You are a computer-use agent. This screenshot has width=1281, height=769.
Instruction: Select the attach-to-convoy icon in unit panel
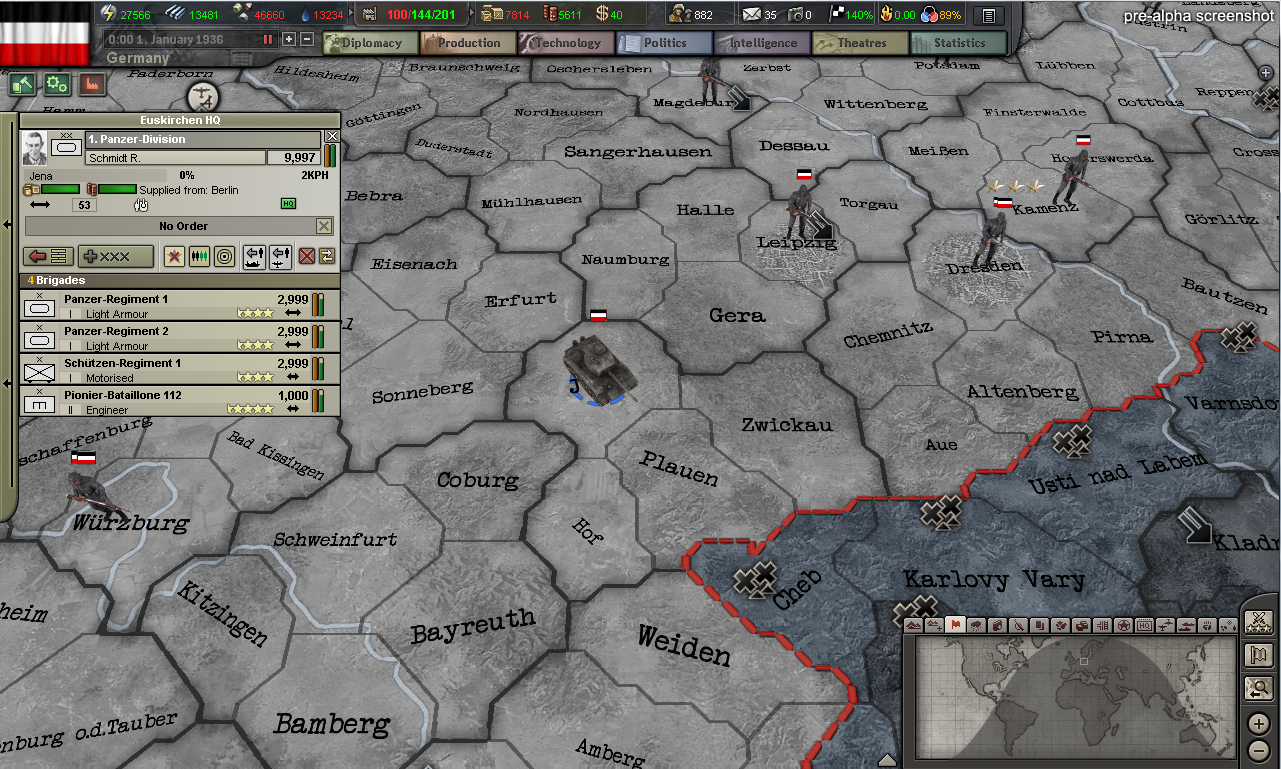[x=254, y=258]
